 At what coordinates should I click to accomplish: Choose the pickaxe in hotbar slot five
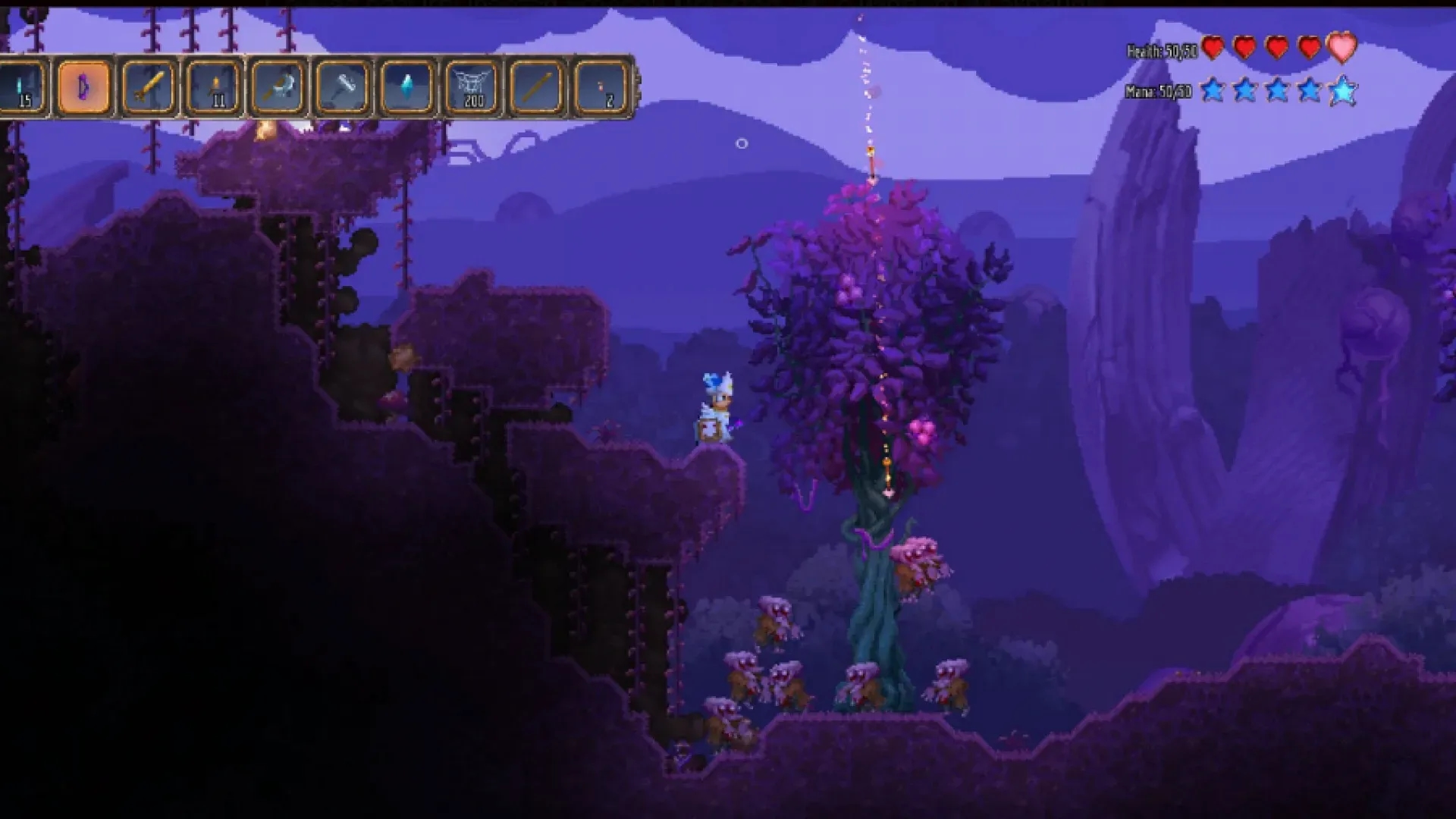click(277, 83)
